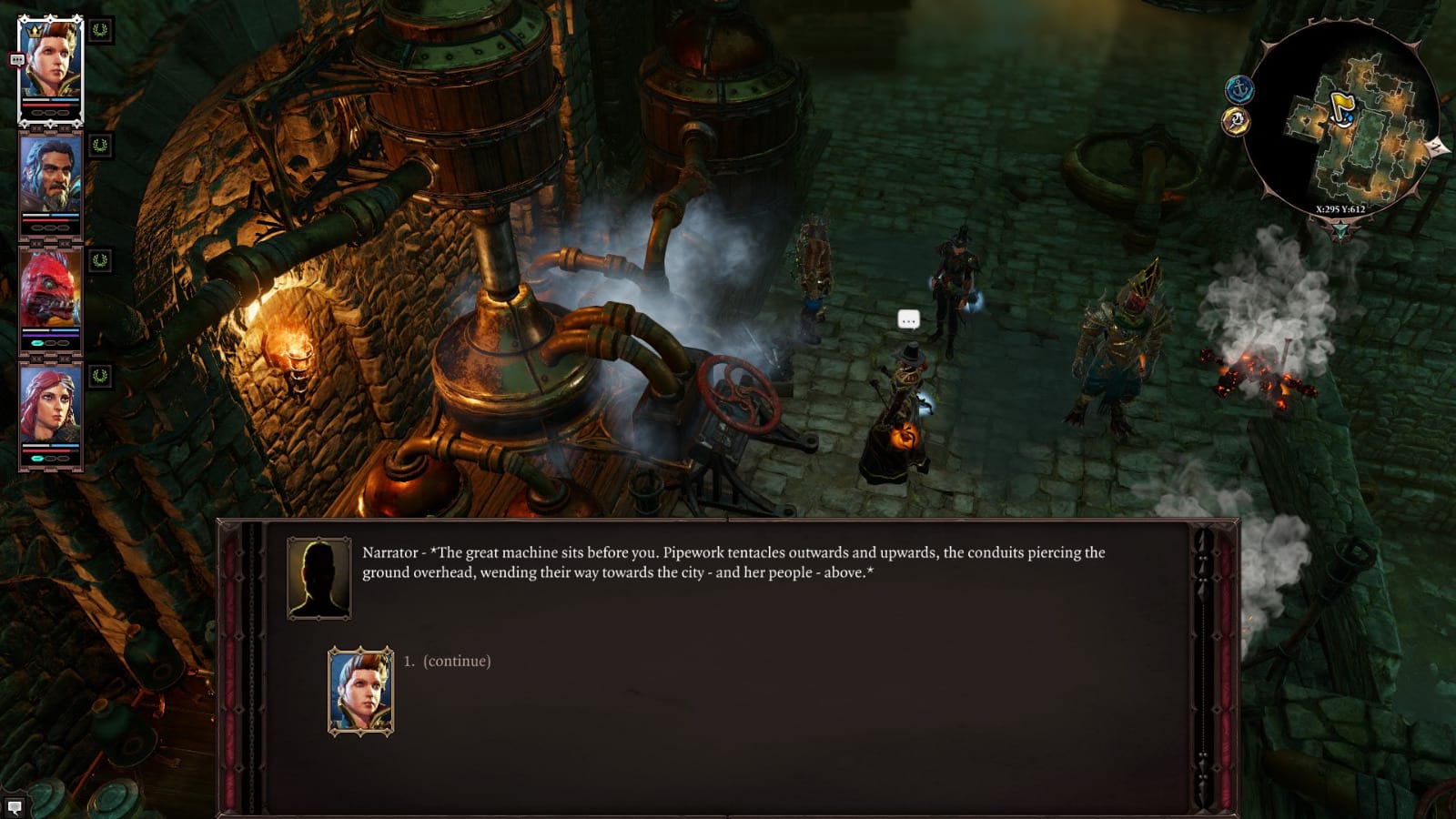Click the anchor icon beside the minimap
This screenshot has height=819, width=1456.
pyautogui.click(x=1239, y=88)
